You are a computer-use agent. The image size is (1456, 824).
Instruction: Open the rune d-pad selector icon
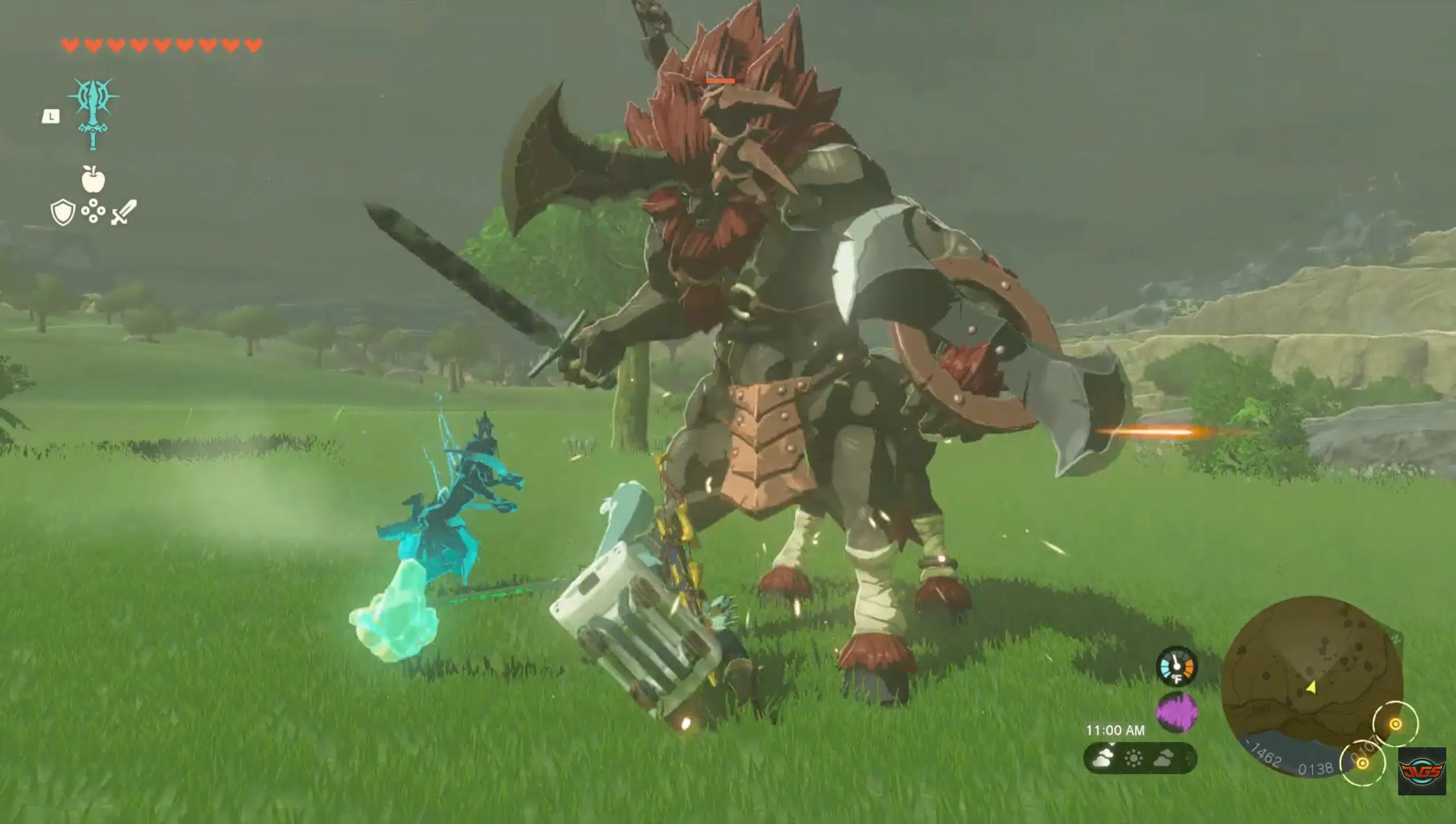pyautogui.click(x=93, y=211)
